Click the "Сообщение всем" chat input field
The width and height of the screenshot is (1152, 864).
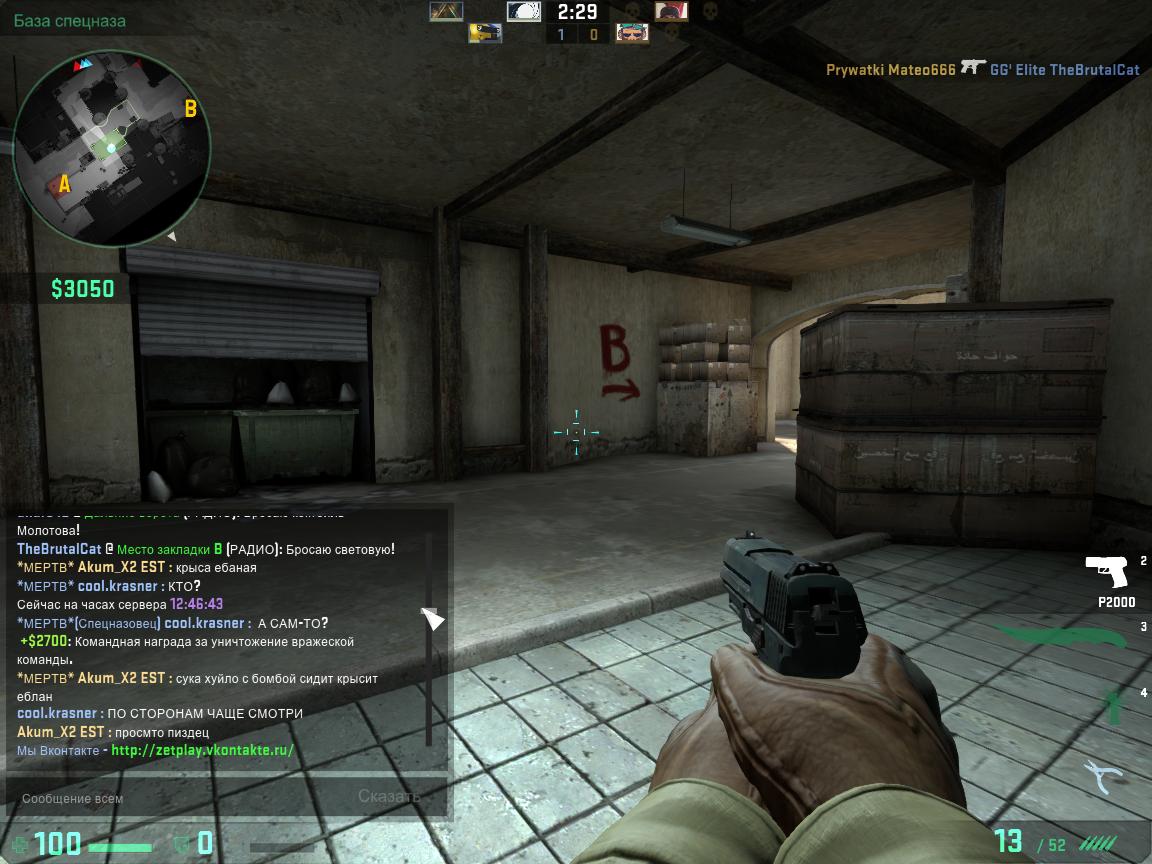click(x=180, y=798)
